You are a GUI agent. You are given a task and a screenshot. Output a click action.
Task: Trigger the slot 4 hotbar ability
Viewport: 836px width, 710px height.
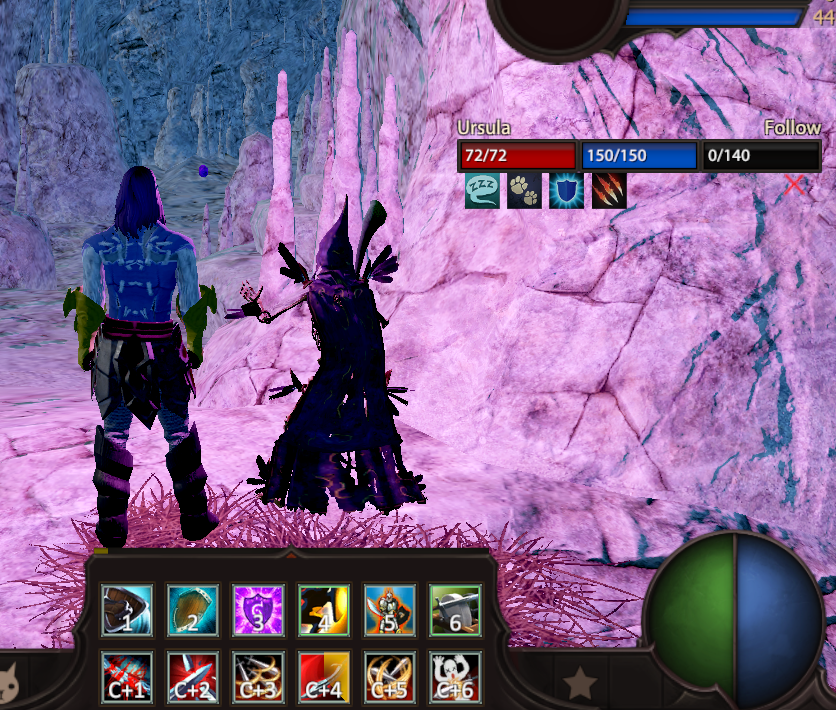coord(325,611)
